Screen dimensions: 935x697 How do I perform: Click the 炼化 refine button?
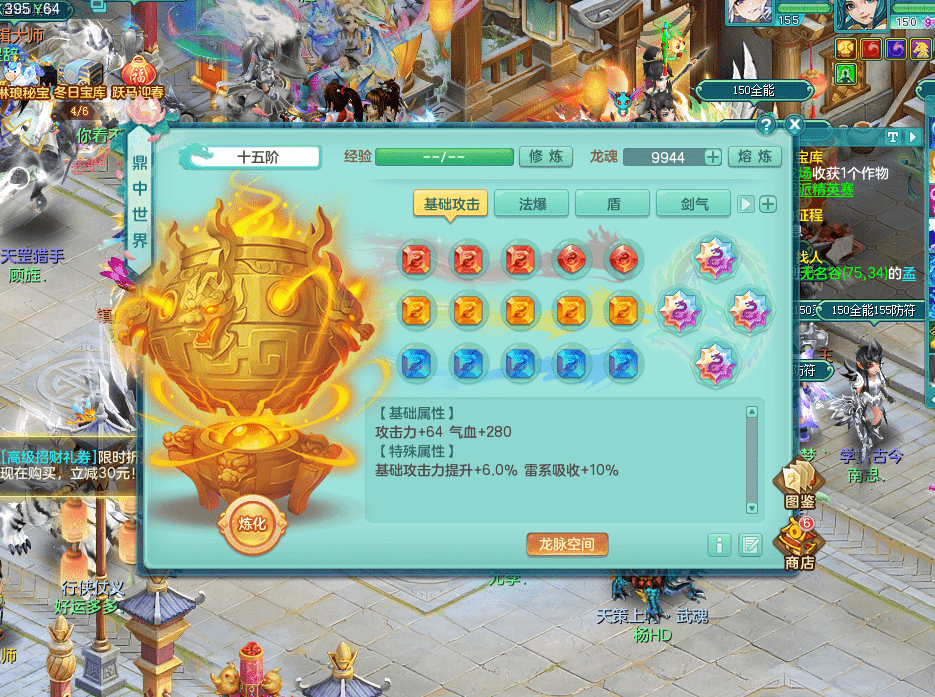(247, 523)
